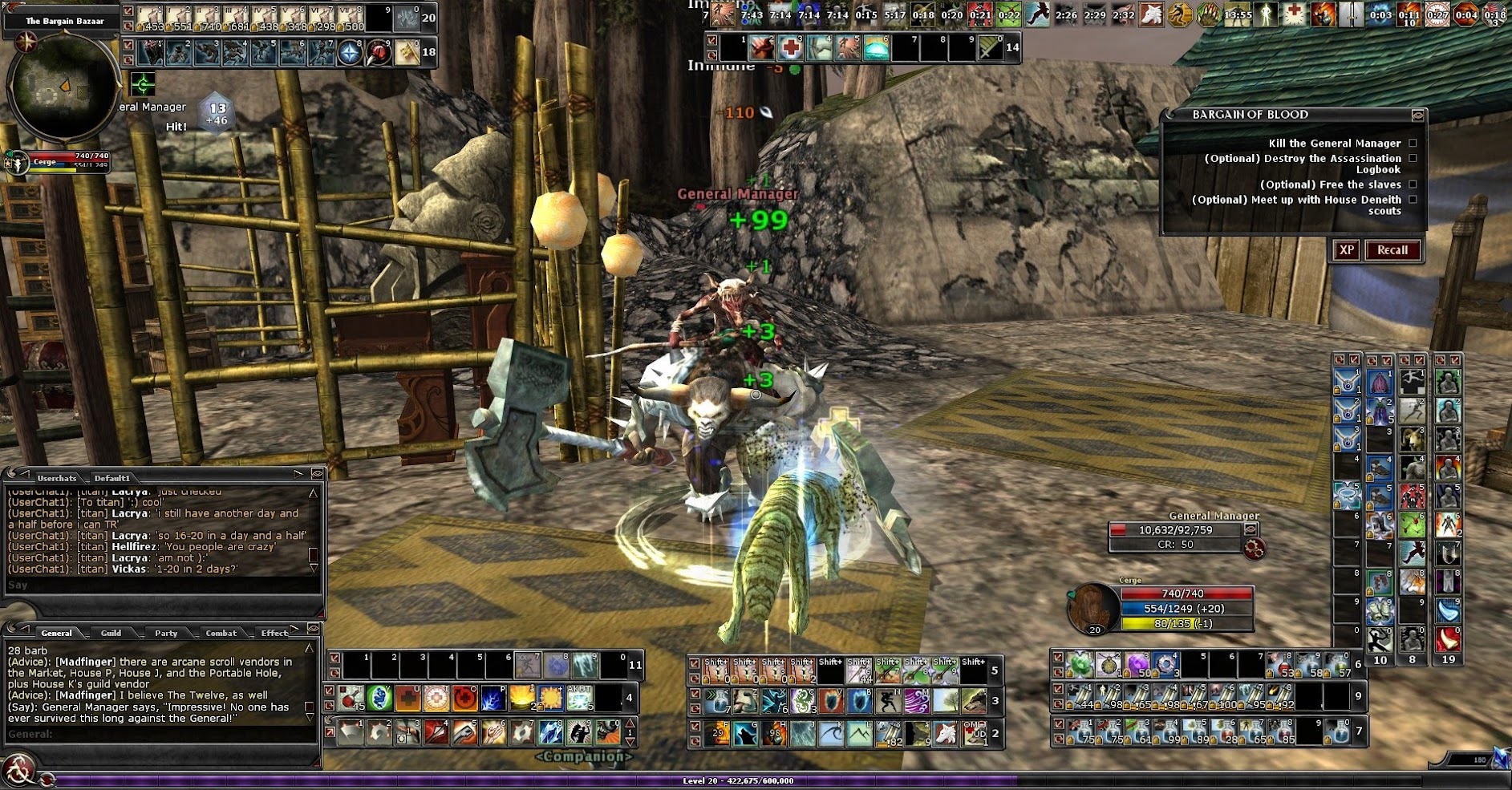Image resolution: width=1512 pixels, height=790 pixels.
Task: Click the General chat input field
Action: point(160,734)
